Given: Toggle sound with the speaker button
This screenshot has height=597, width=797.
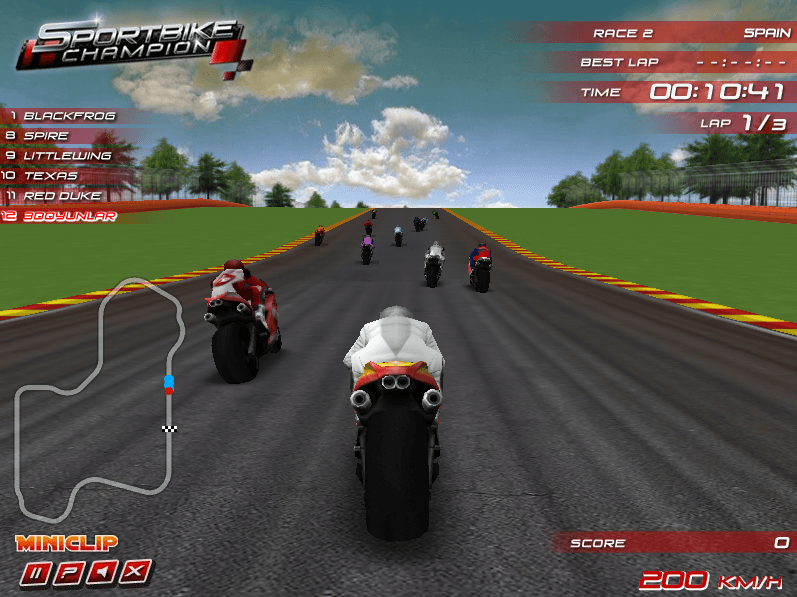Looking at the screenshot, I should pyautogui.click(x=104, y=573).
